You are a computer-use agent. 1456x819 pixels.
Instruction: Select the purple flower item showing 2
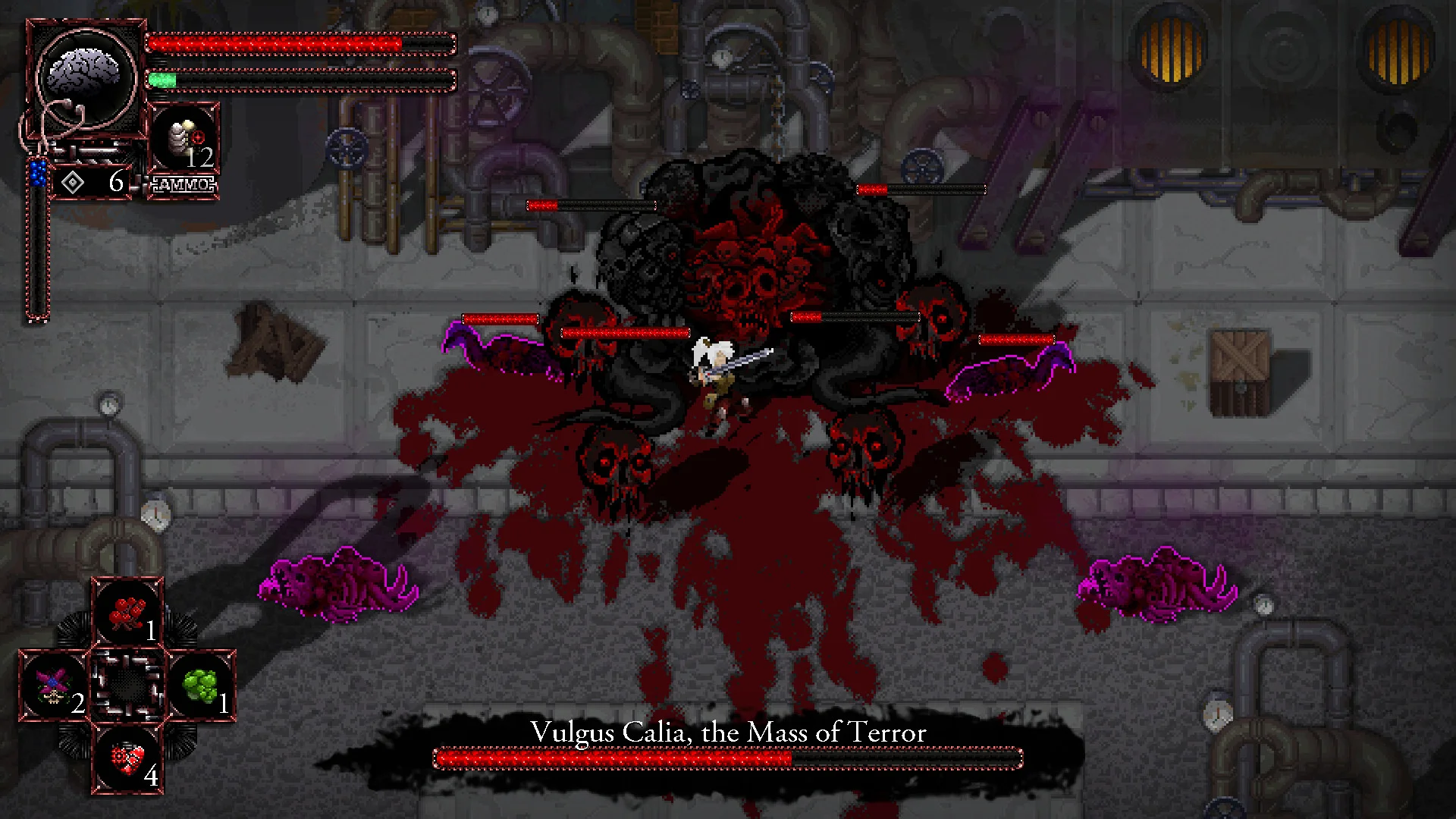[x=57, y=682]
